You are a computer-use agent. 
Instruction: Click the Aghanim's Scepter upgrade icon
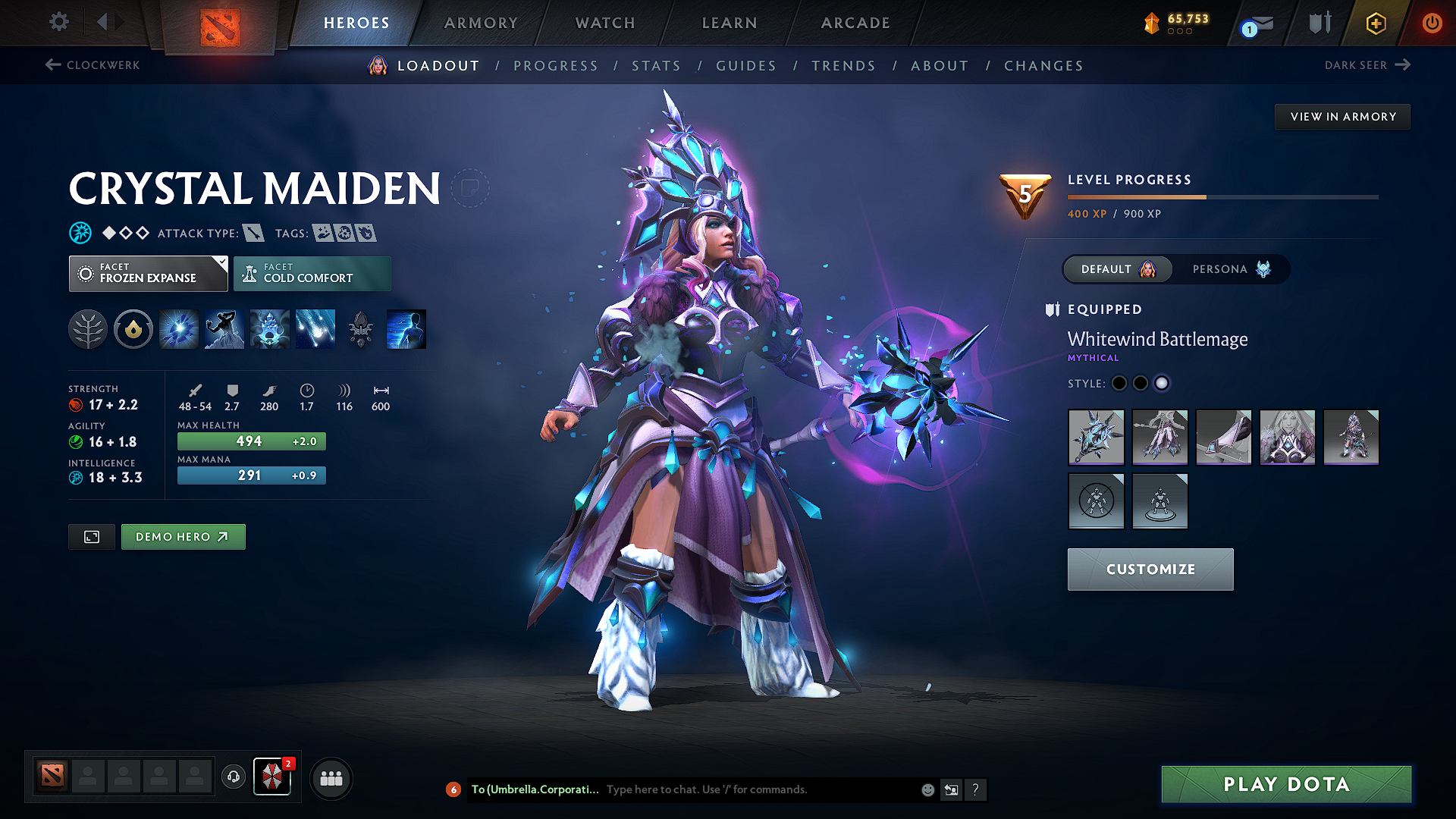[x=359, y=328]
